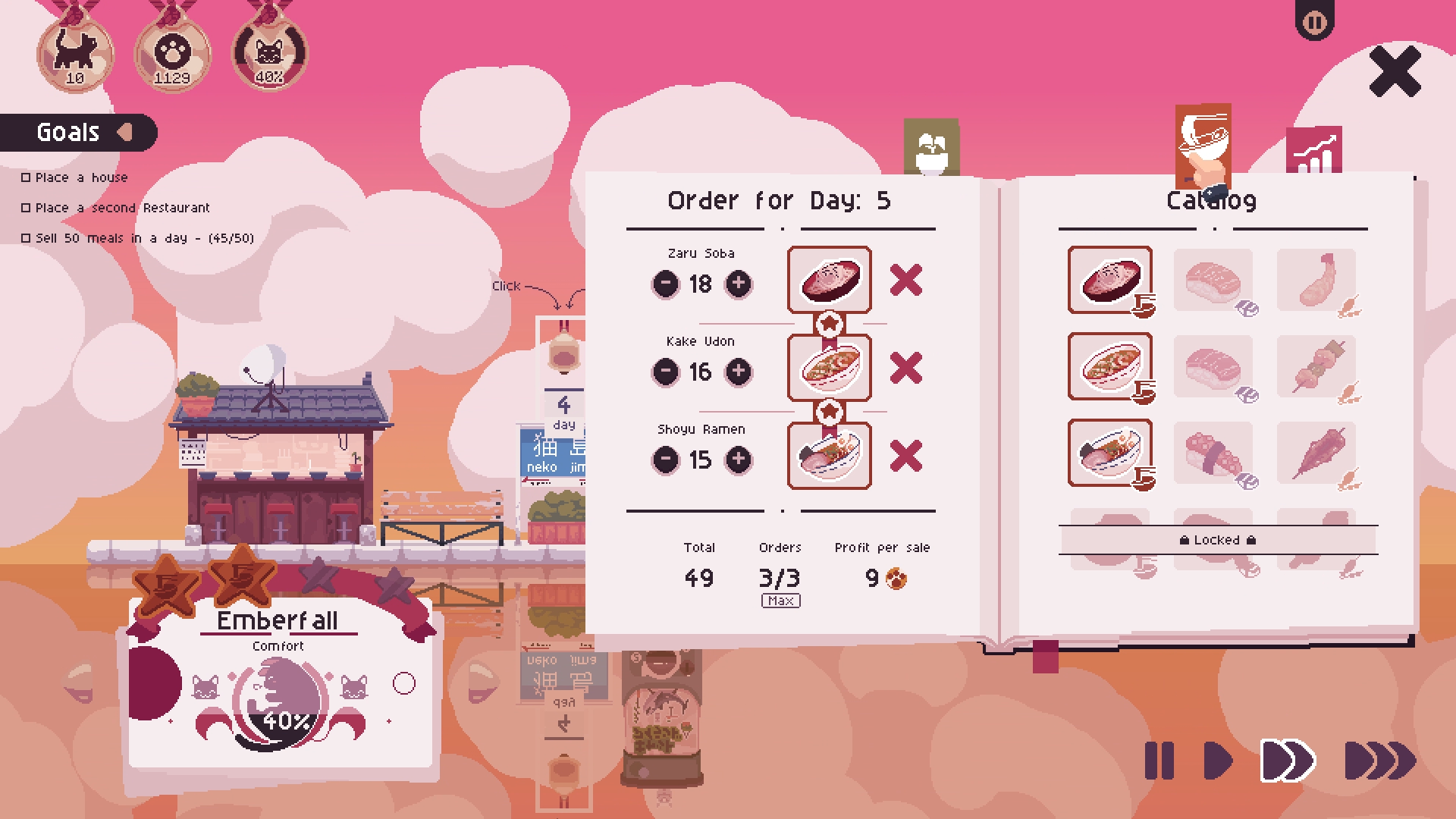Increase Zaru Soba order quantity

pos(739,284)
